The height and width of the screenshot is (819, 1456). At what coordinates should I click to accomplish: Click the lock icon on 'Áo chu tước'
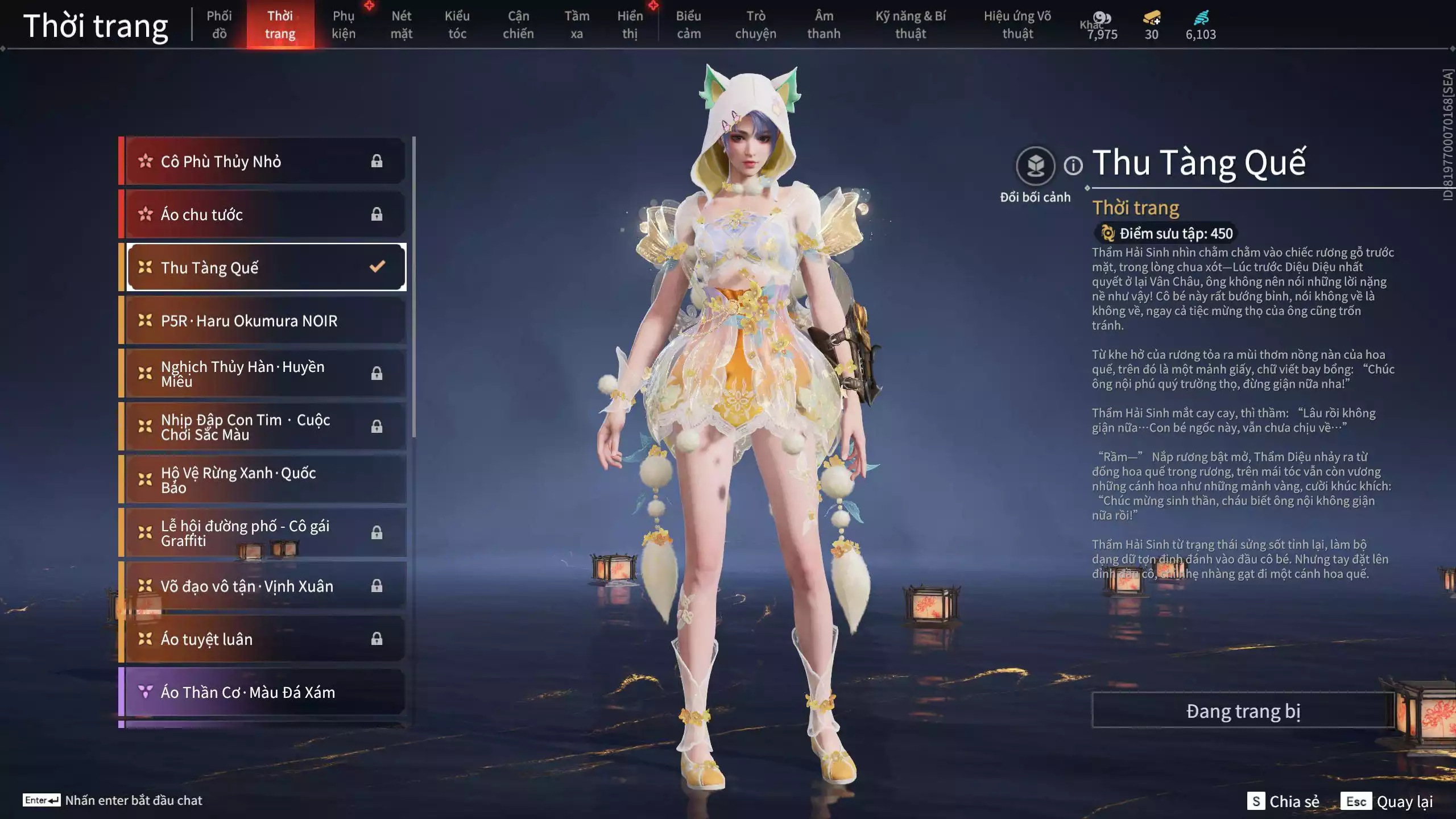tap(377, 214)
